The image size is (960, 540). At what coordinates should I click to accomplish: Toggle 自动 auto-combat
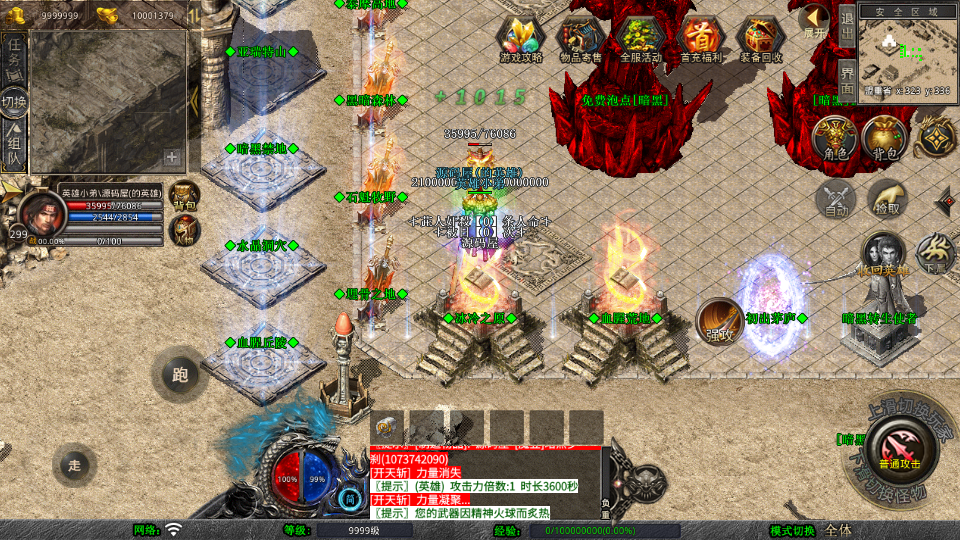836,199
